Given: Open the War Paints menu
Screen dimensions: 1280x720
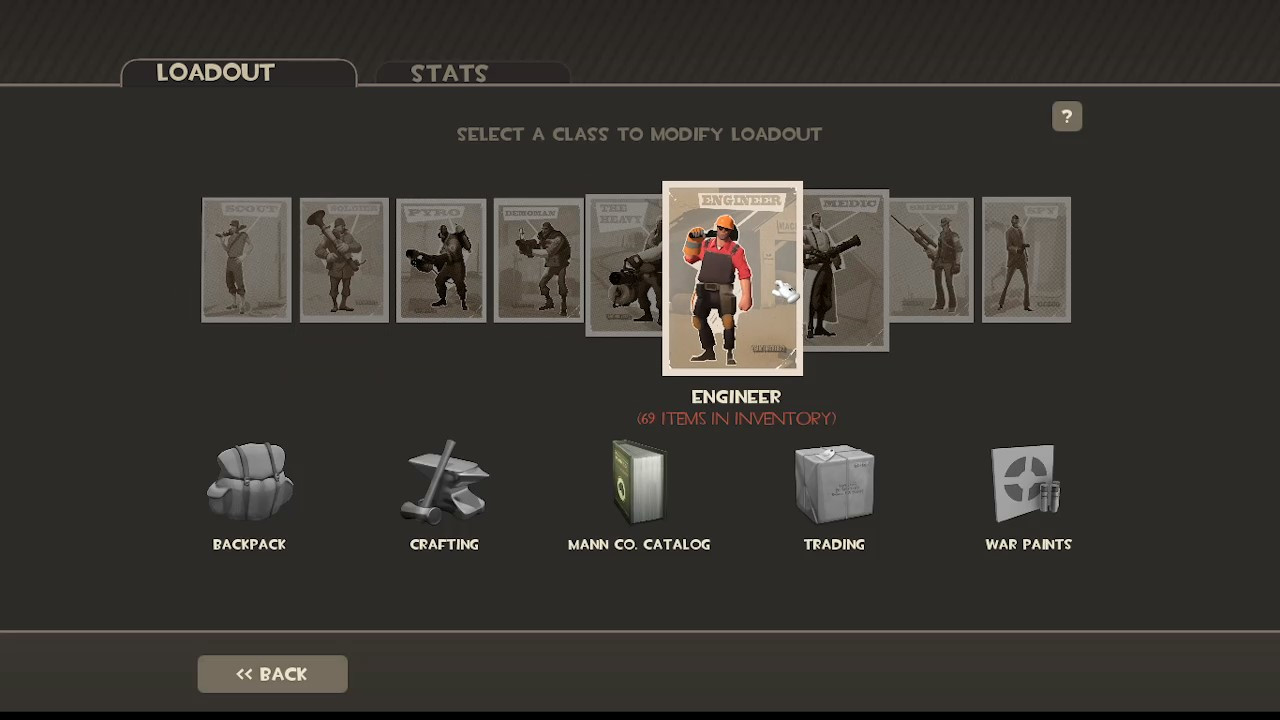Looking at the screenshot, I should click(1028, 490).
